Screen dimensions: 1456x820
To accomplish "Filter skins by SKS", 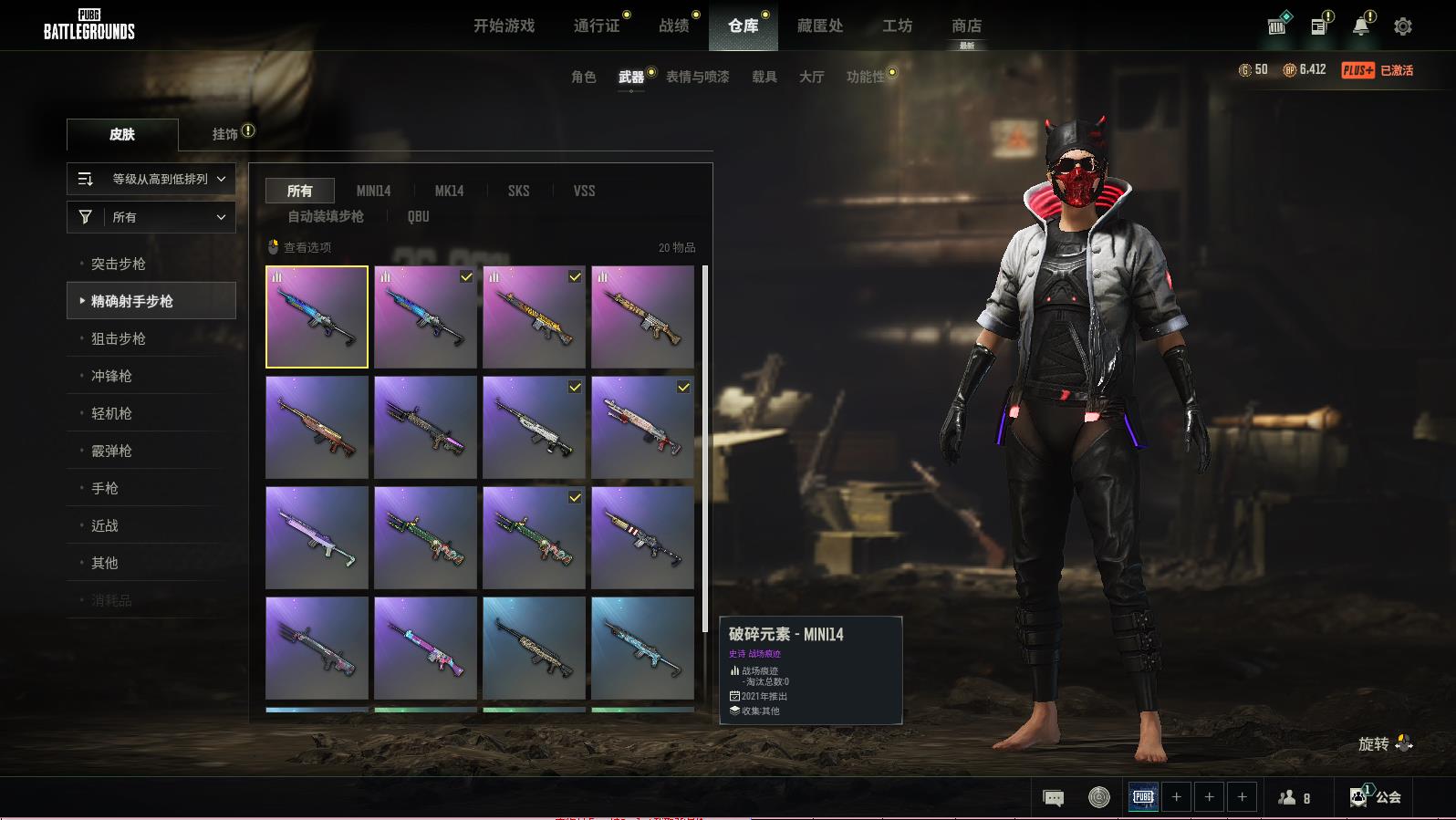I will (518, 191).
